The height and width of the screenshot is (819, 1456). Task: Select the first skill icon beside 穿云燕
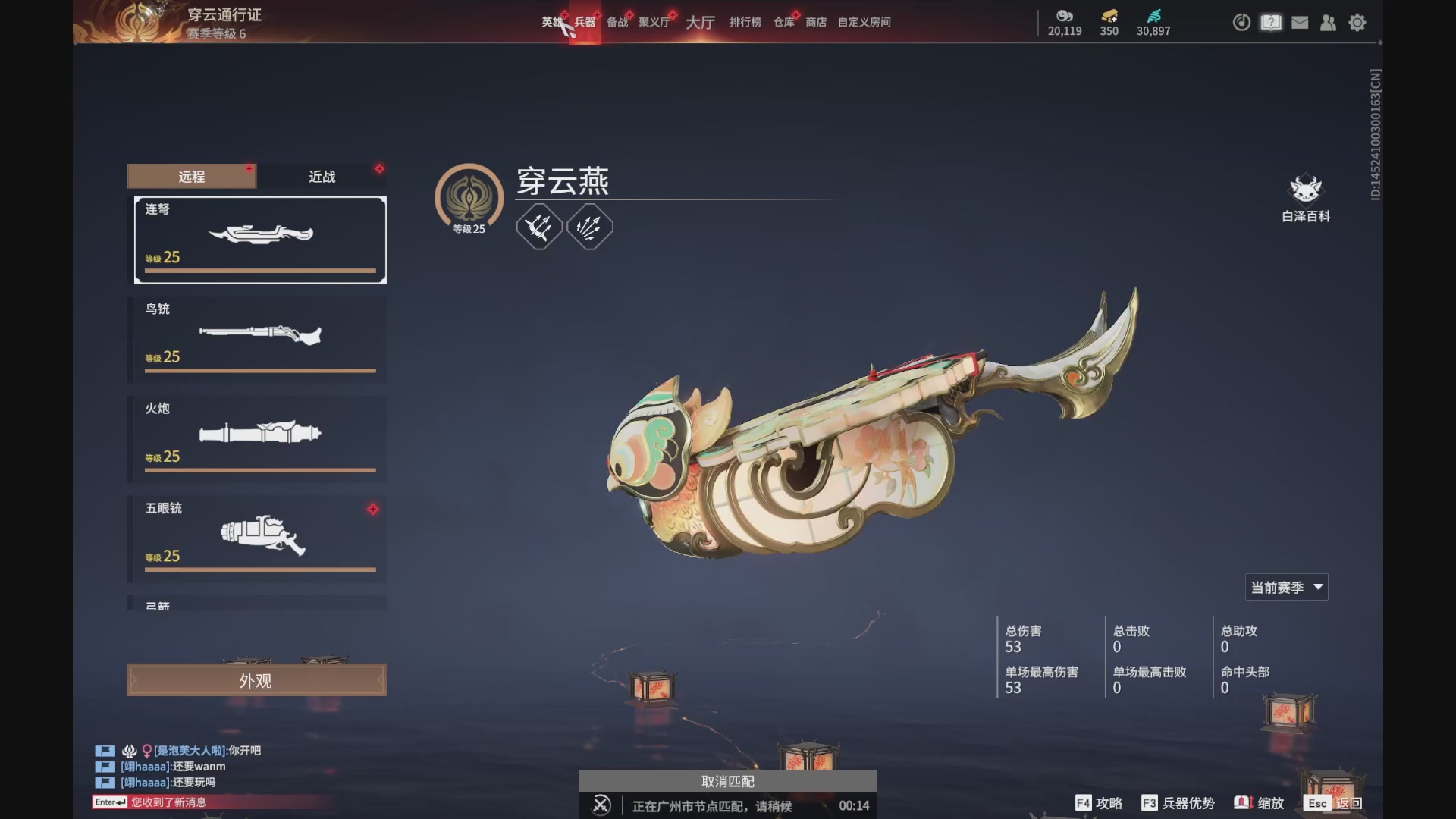538,226
